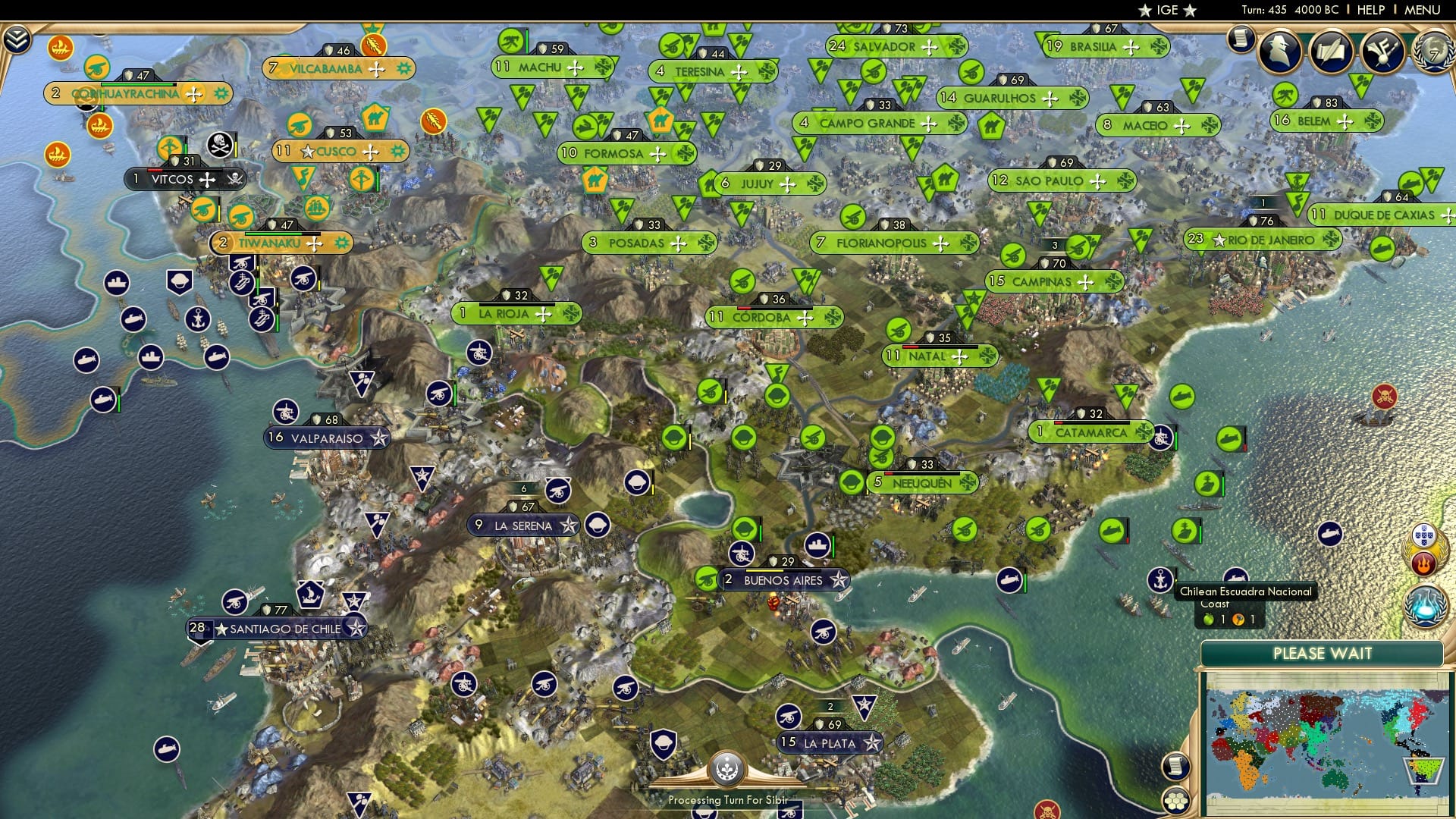
Task: Open the Espionage overview spy icon
Action: [x=1278, y=53]
